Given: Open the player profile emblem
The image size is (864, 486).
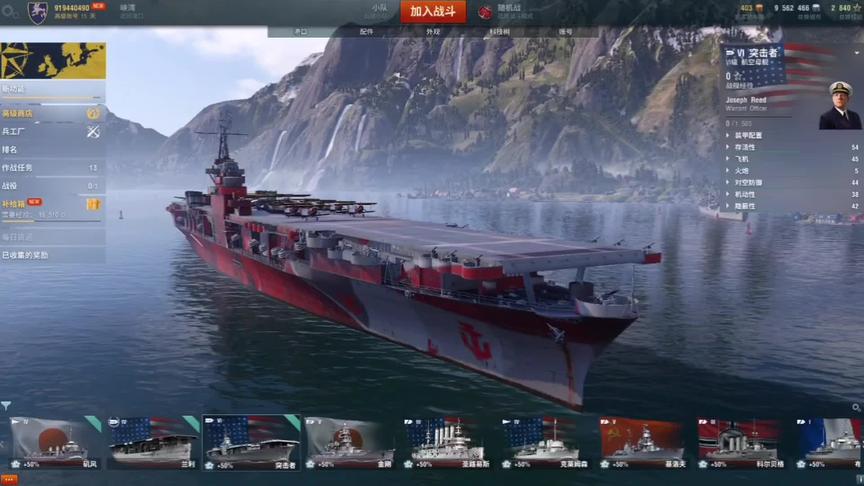Looking at the screenshot, I should [x=38, y=12].
